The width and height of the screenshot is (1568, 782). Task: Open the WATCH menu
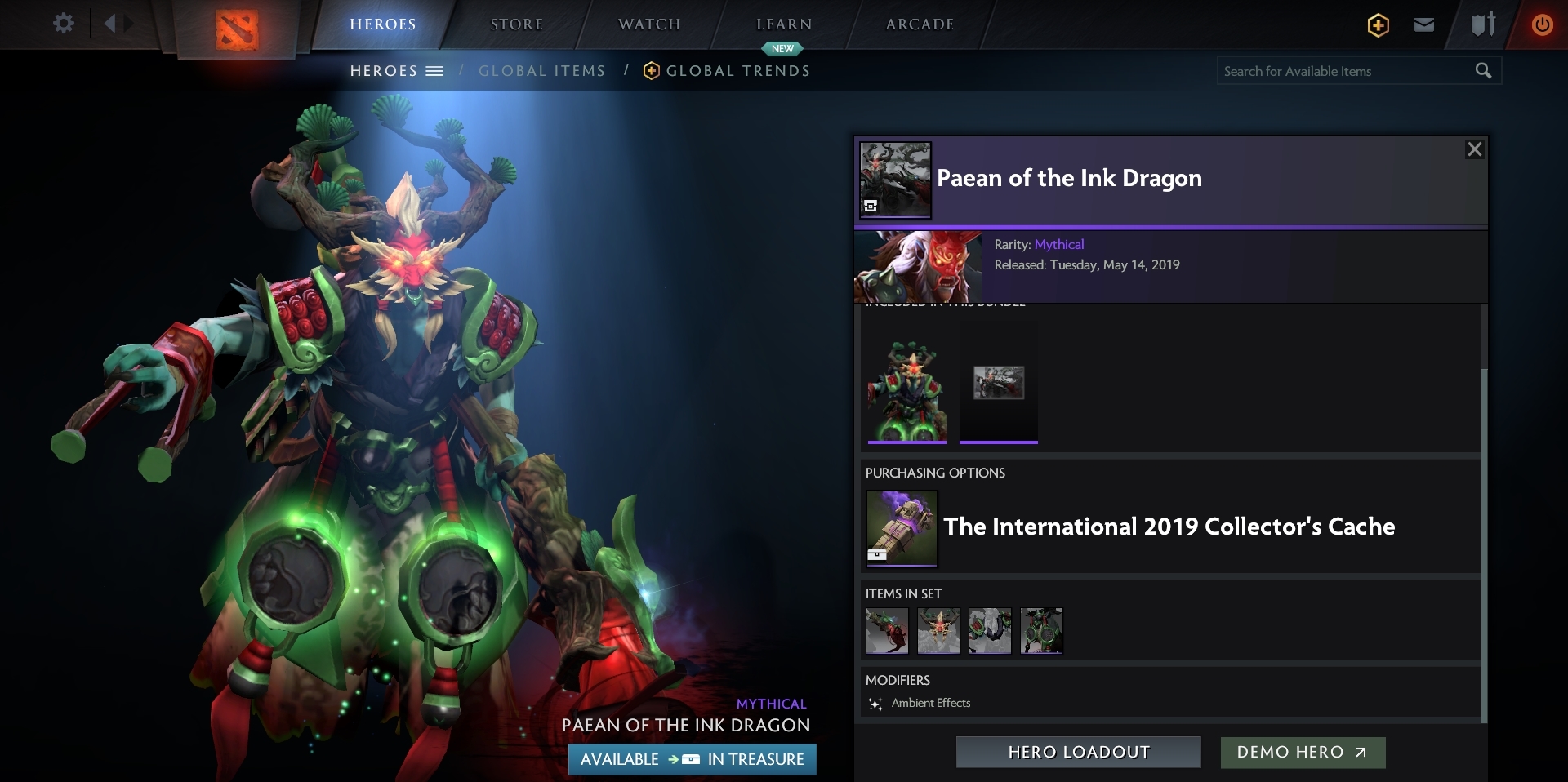pyautogui.click(x=648, y=24)
